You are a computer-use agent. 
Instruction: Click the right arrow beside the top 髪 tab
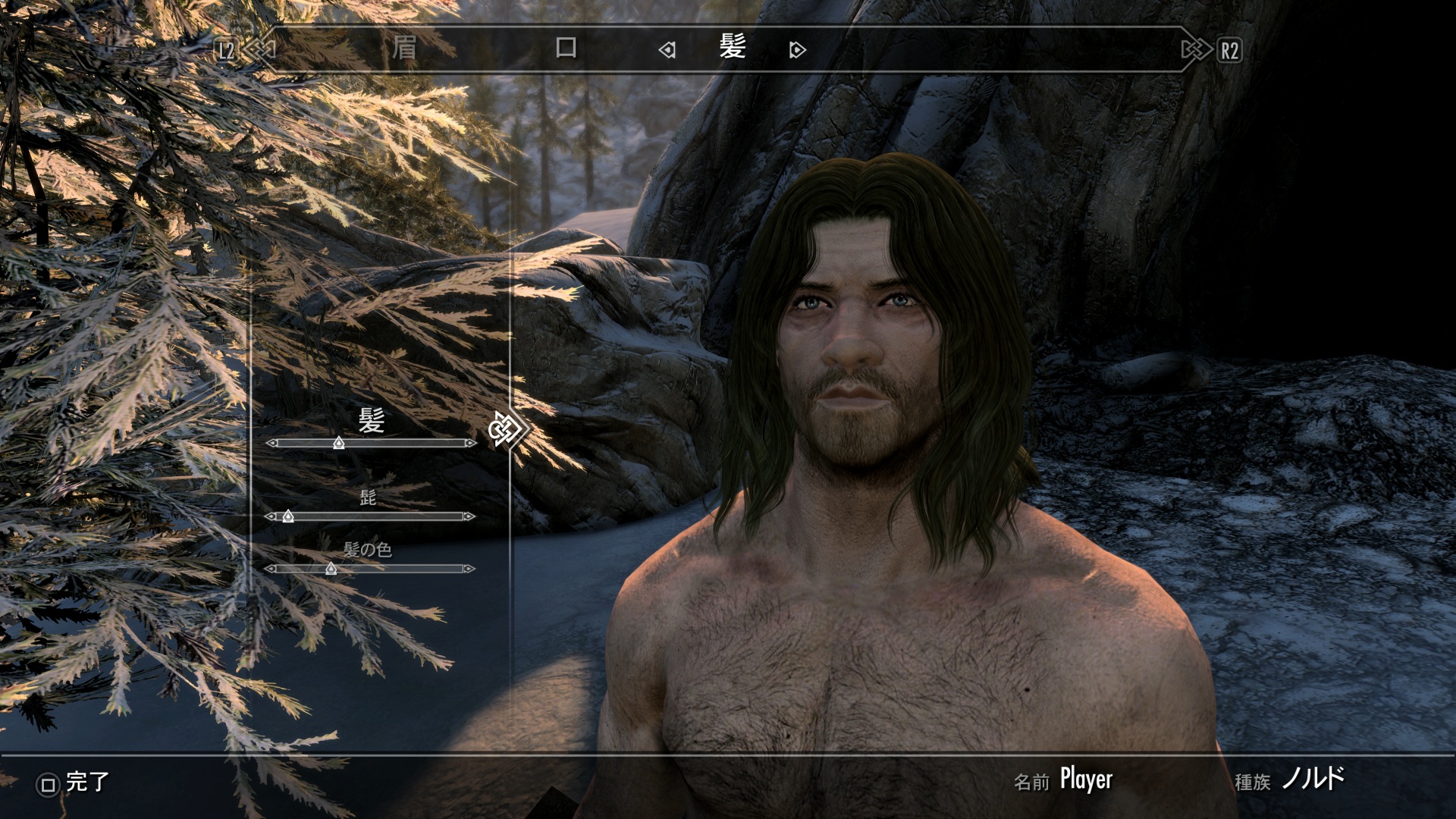pos(797,51)
